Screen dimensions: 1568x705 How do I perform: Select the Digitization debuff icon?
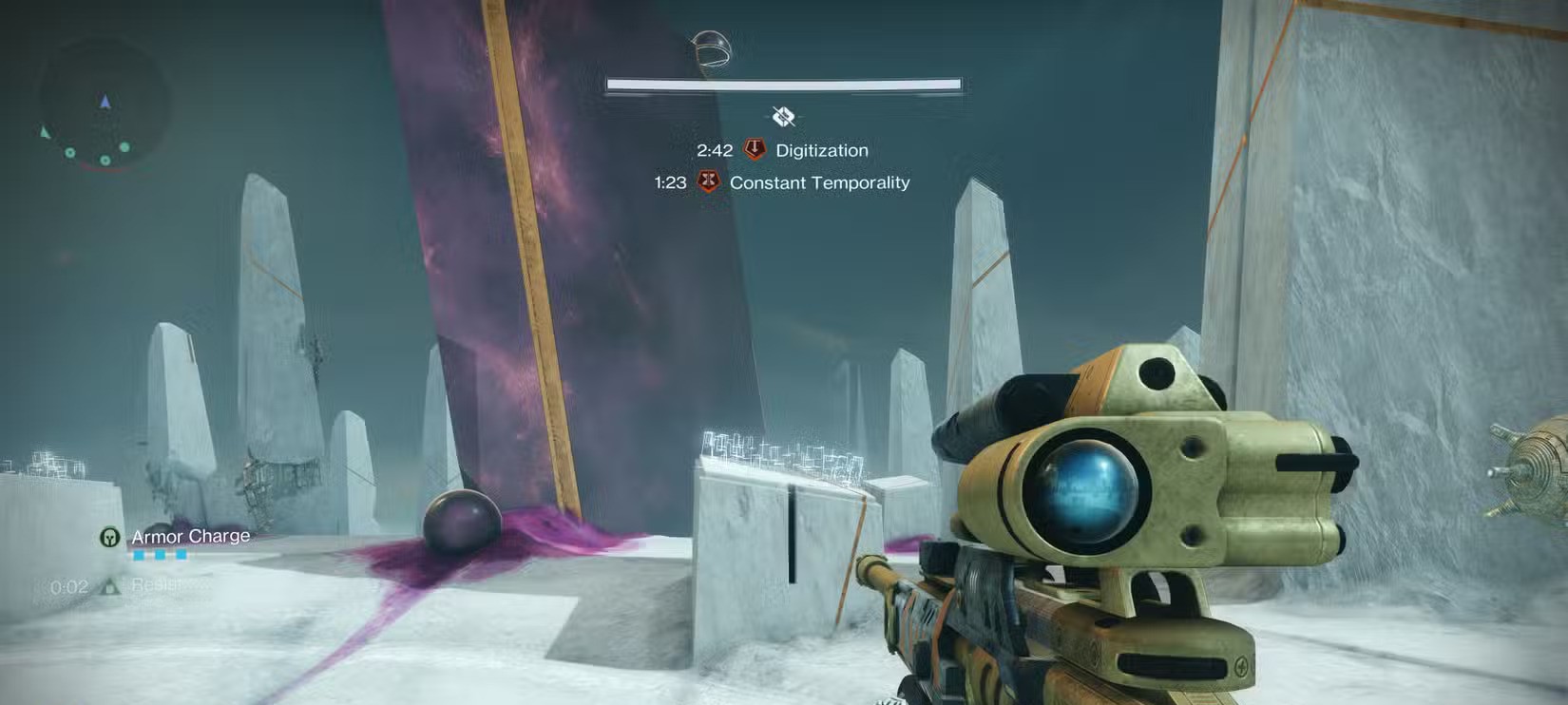click(x=755, y=149)
